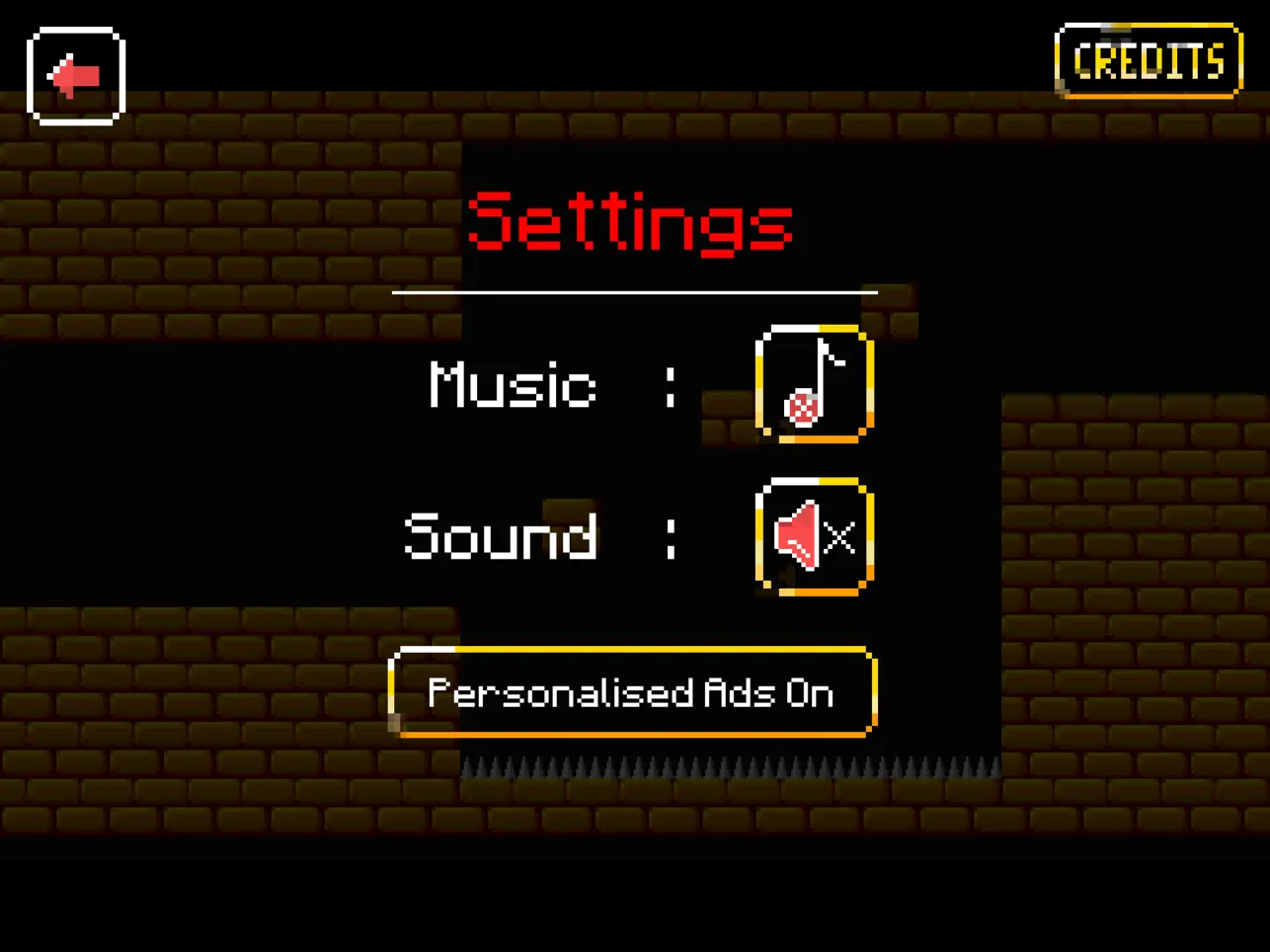Turn off Personalised Ads
Viewport: 1270px width, 952px height.
[x=632, y=693]
